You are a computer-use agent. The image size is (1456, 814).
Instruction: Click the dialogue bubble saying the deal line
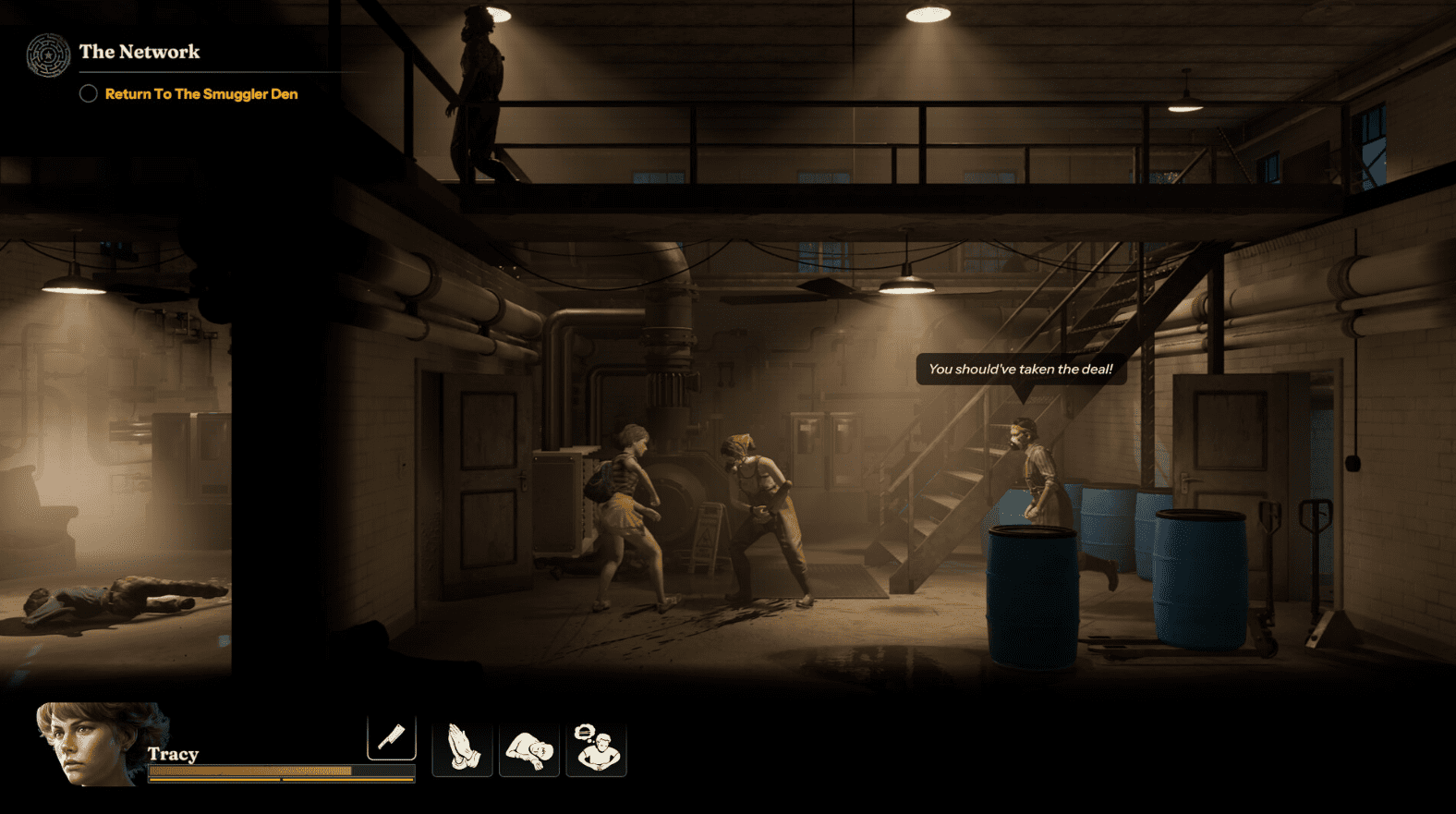[x=1020, y=369]
